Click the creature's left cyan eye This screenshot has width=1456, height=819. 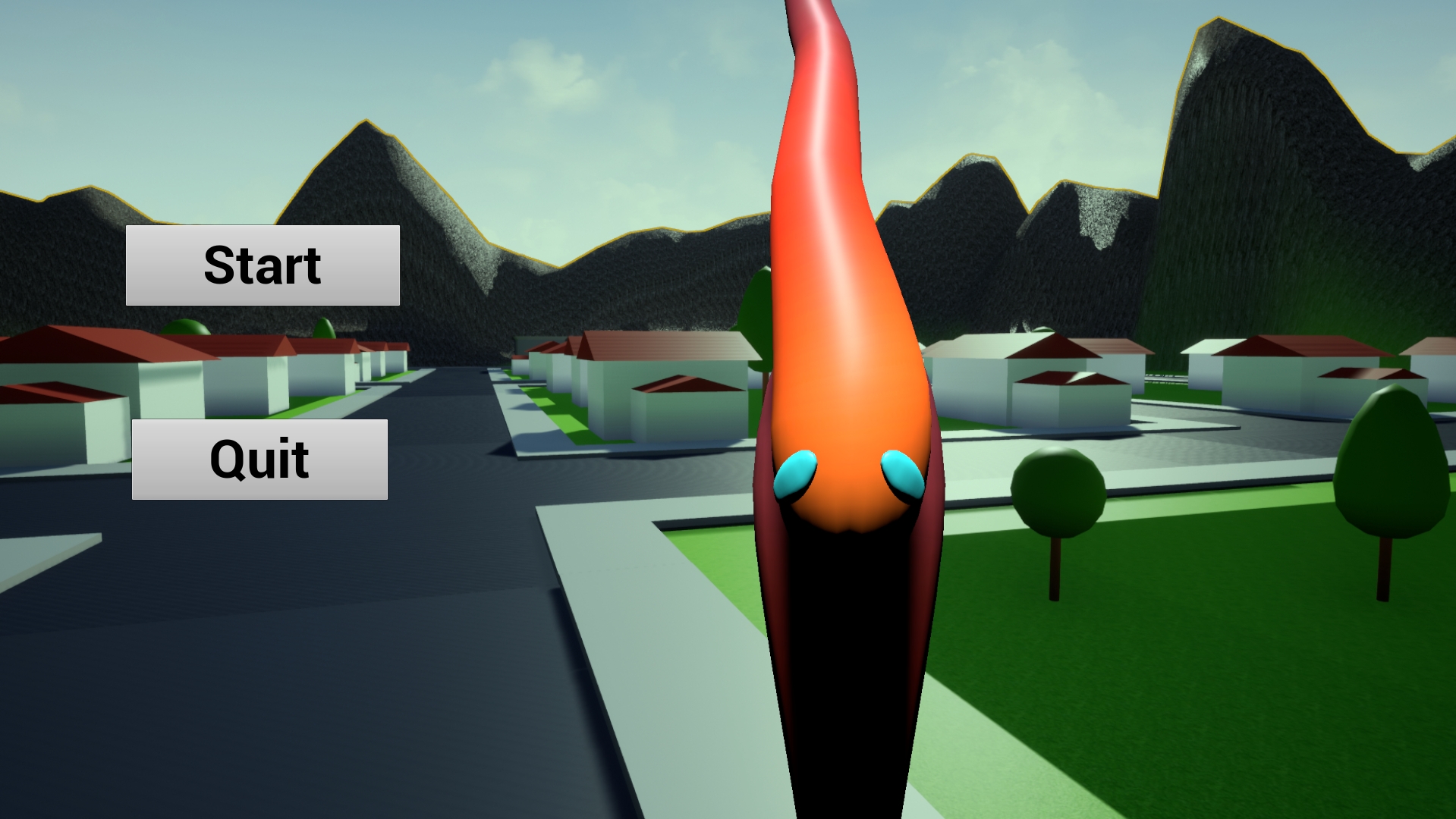[x=794, y=474]
